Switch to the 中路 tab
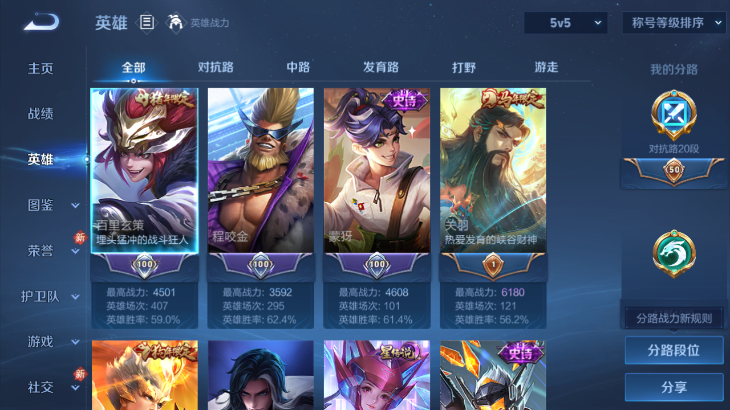 [298, 67]
